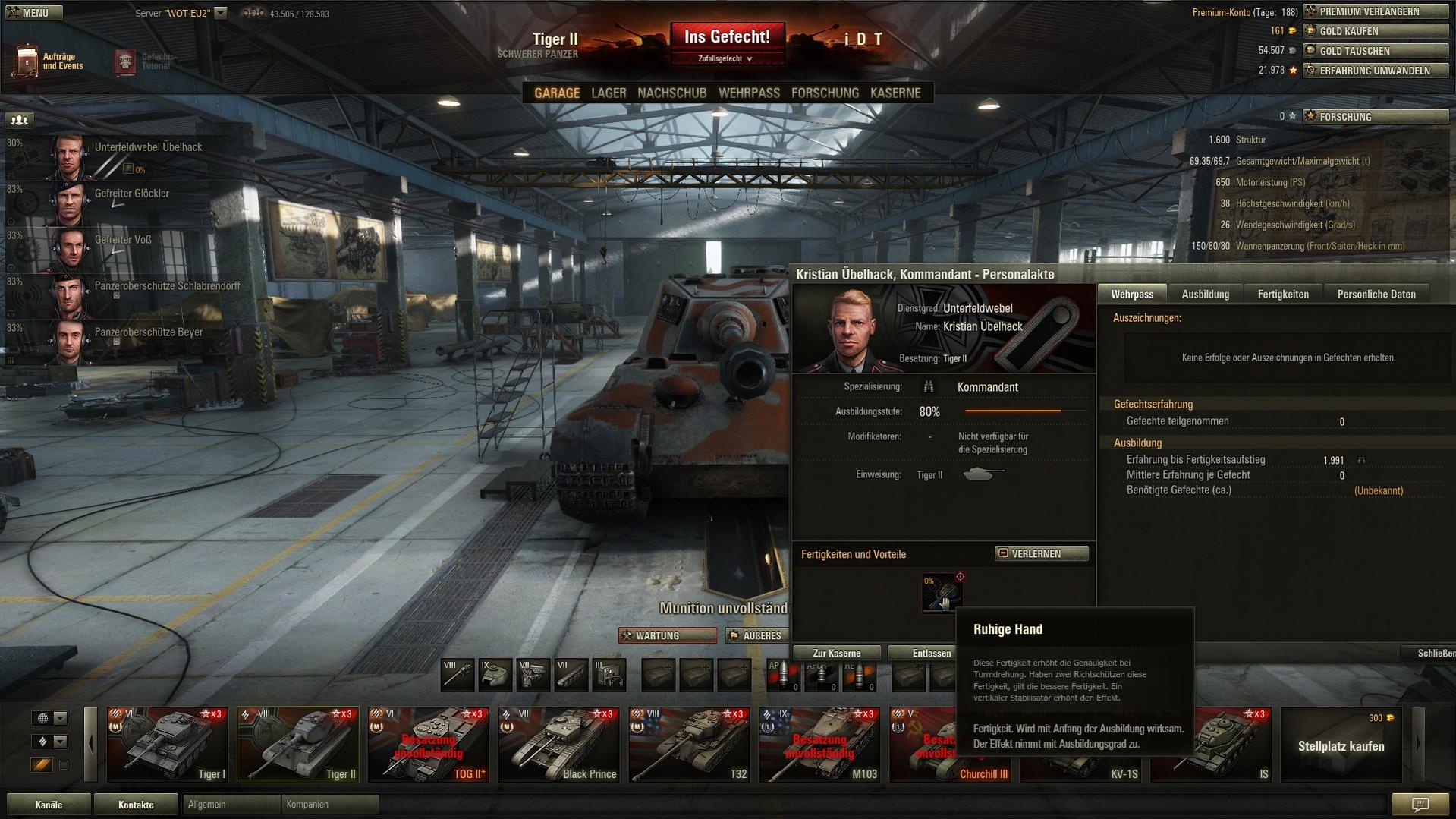Send crew member Zur Kaserne
1456x819 pixels.
pyautogui.click(x=836, y=653)
